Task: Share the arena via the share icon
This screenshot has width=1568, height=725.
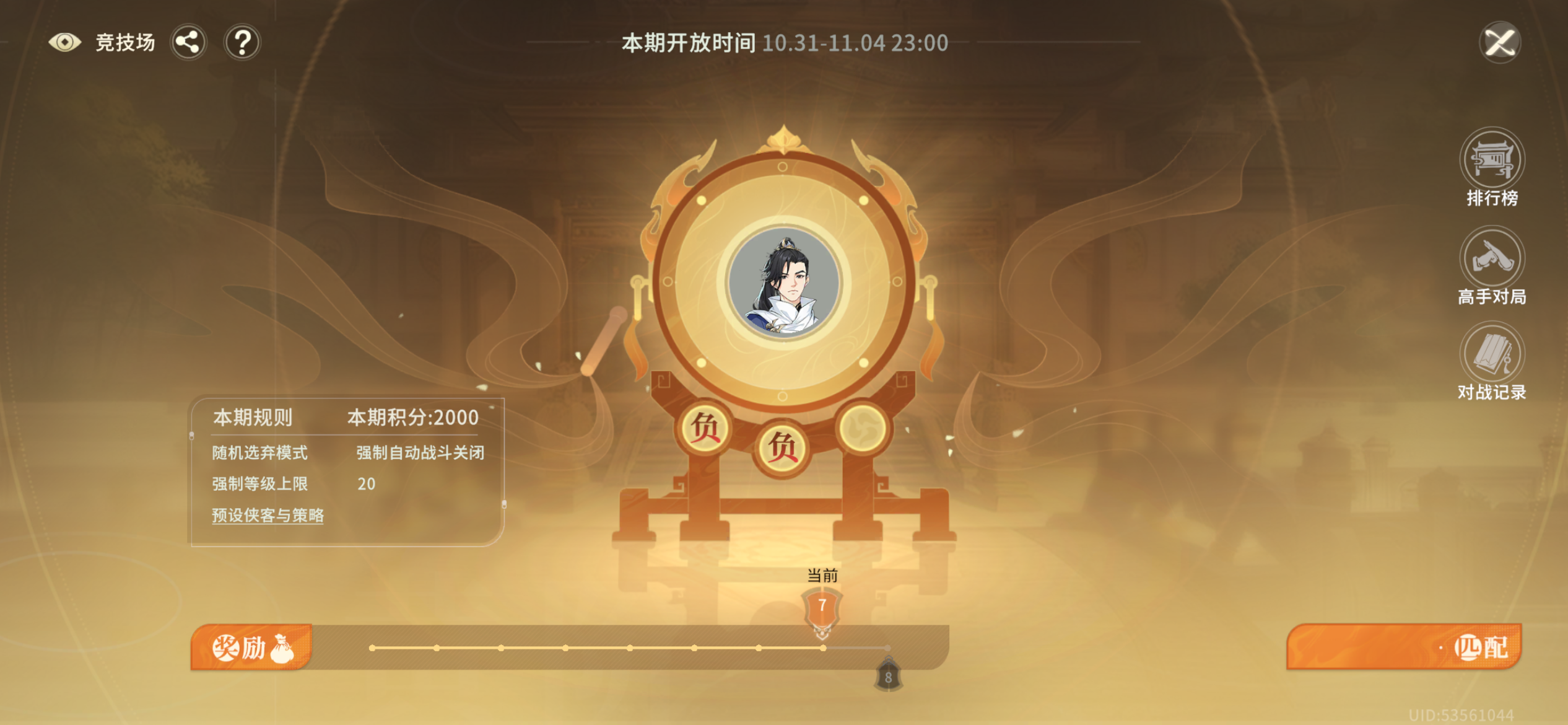Action: (189, 41)
